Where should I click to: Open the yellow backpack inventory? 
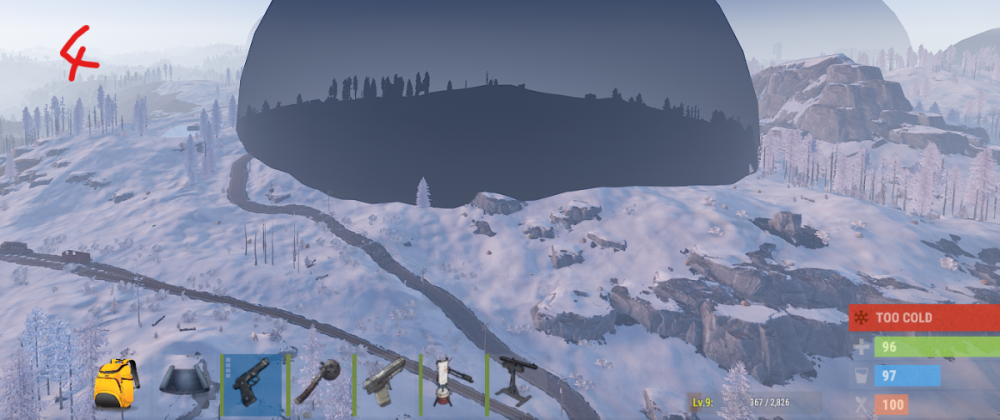115,382
